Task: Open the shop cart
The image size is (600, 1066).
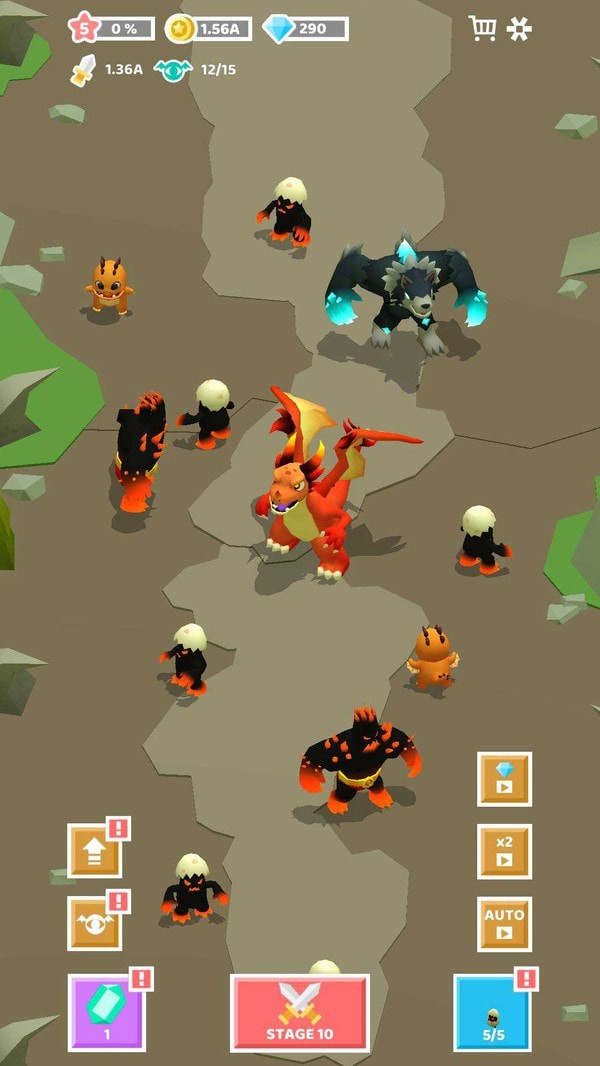Action: click(x=482, y=29)
